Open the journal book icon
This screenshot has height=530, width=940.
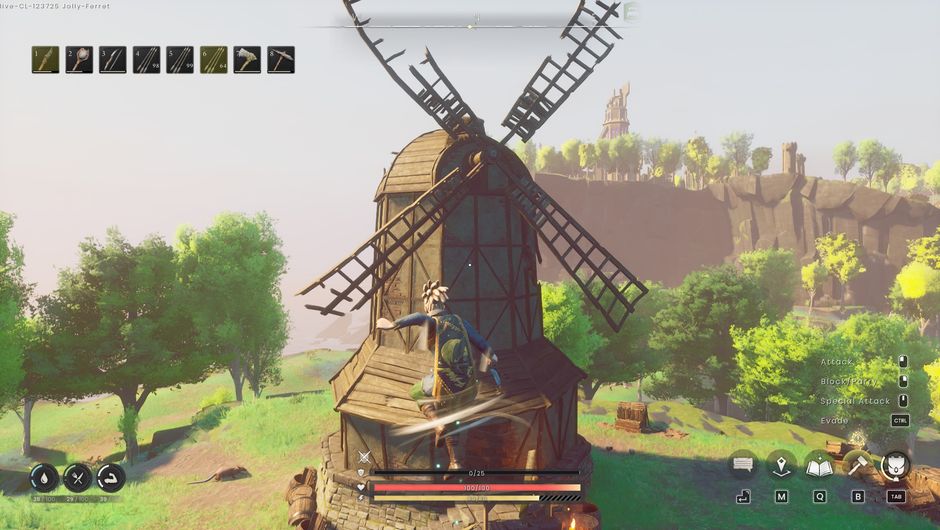click(819, 464)
